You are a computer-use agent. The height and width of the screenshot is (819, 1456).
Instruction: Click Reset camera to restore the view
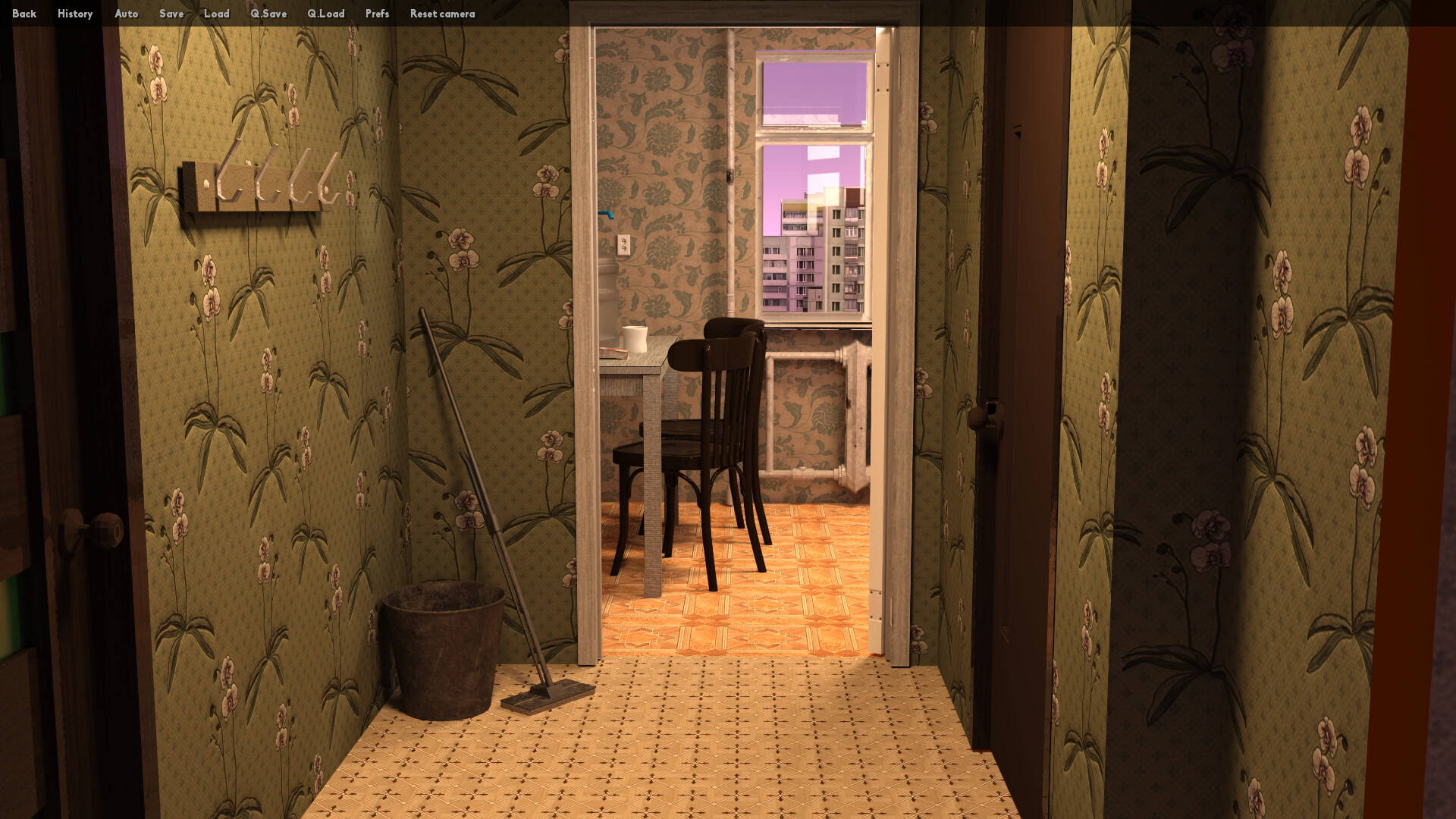pos(441,14)
